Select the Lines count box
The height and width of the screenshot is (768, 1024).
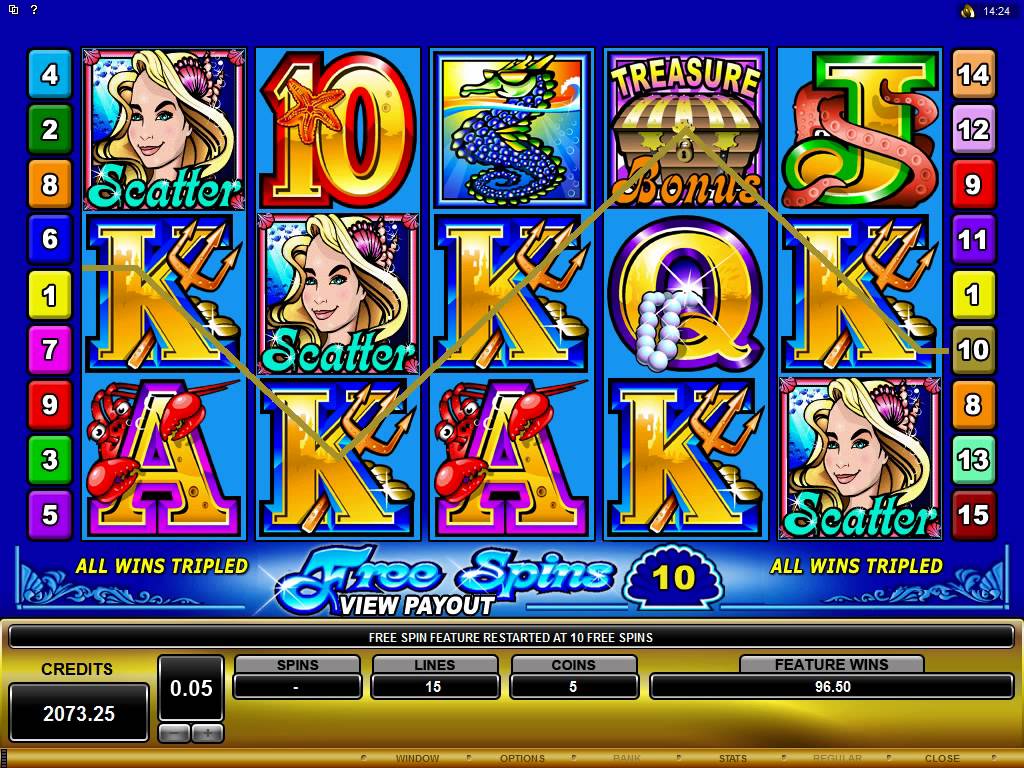tap(435, 686)
